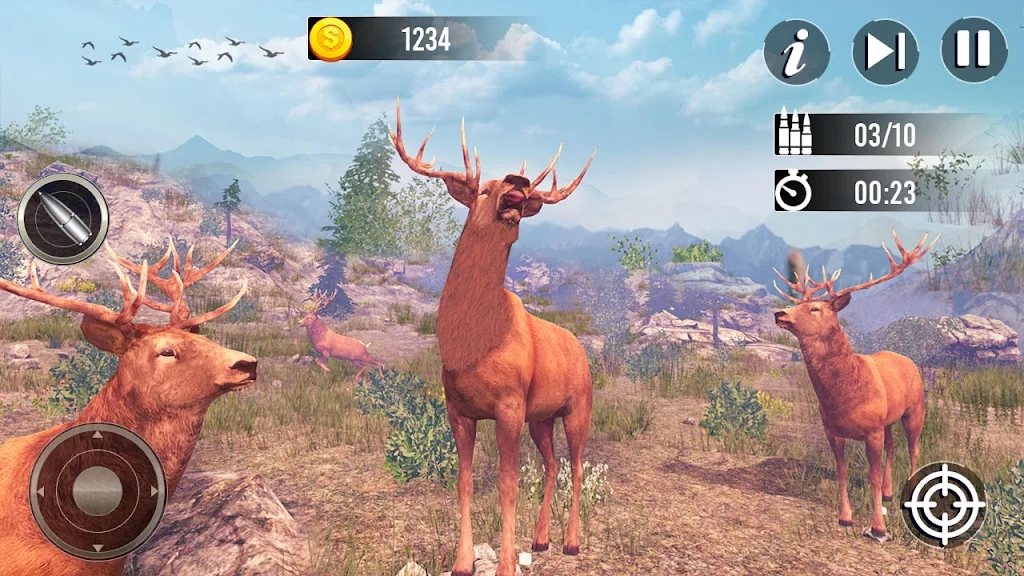Tap the gold coin icon
The height and width of the screenshot is (576, 1024).
(328, 40)
